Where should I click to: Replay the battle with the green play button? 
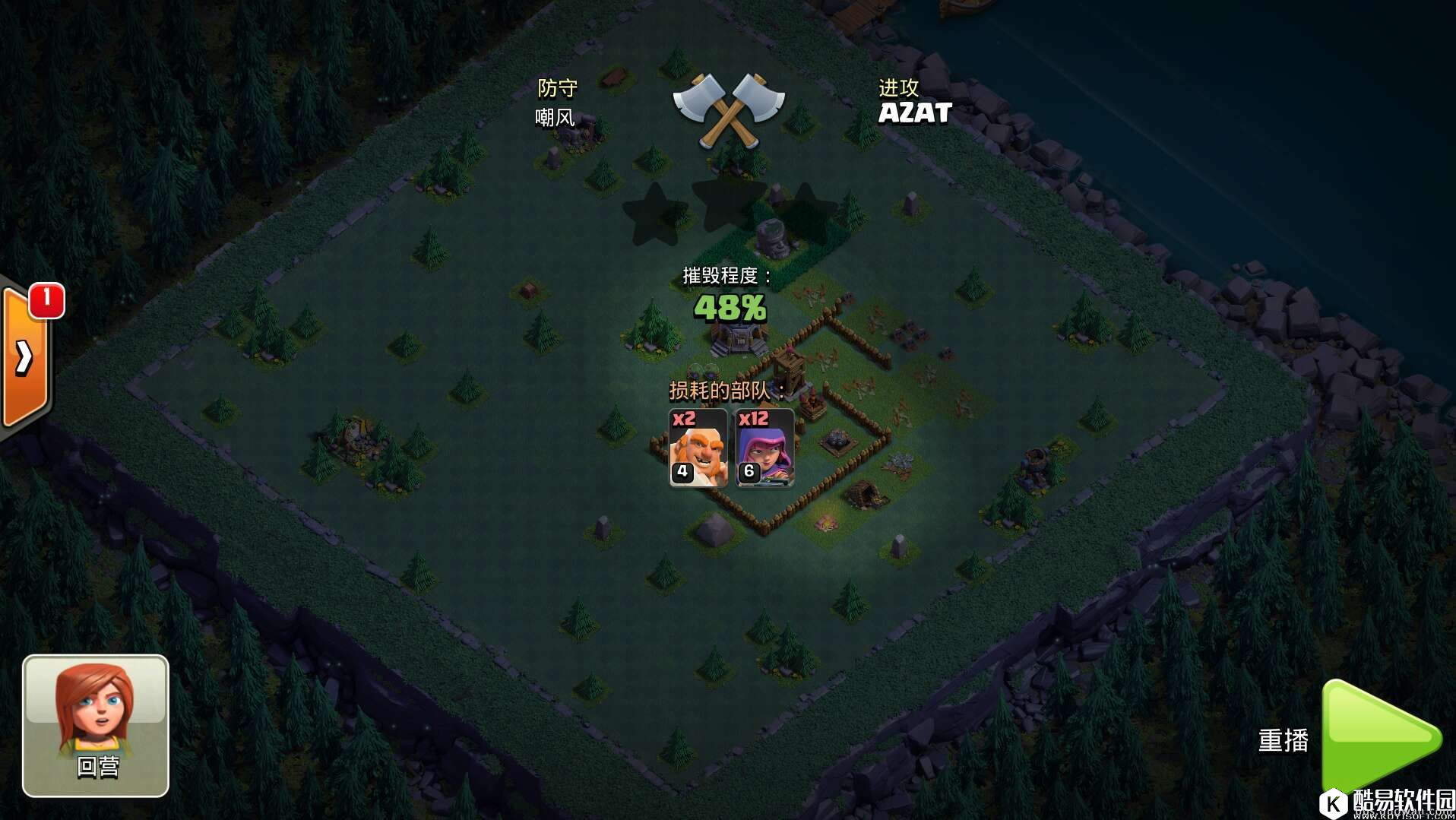[x=1378, y=736]
